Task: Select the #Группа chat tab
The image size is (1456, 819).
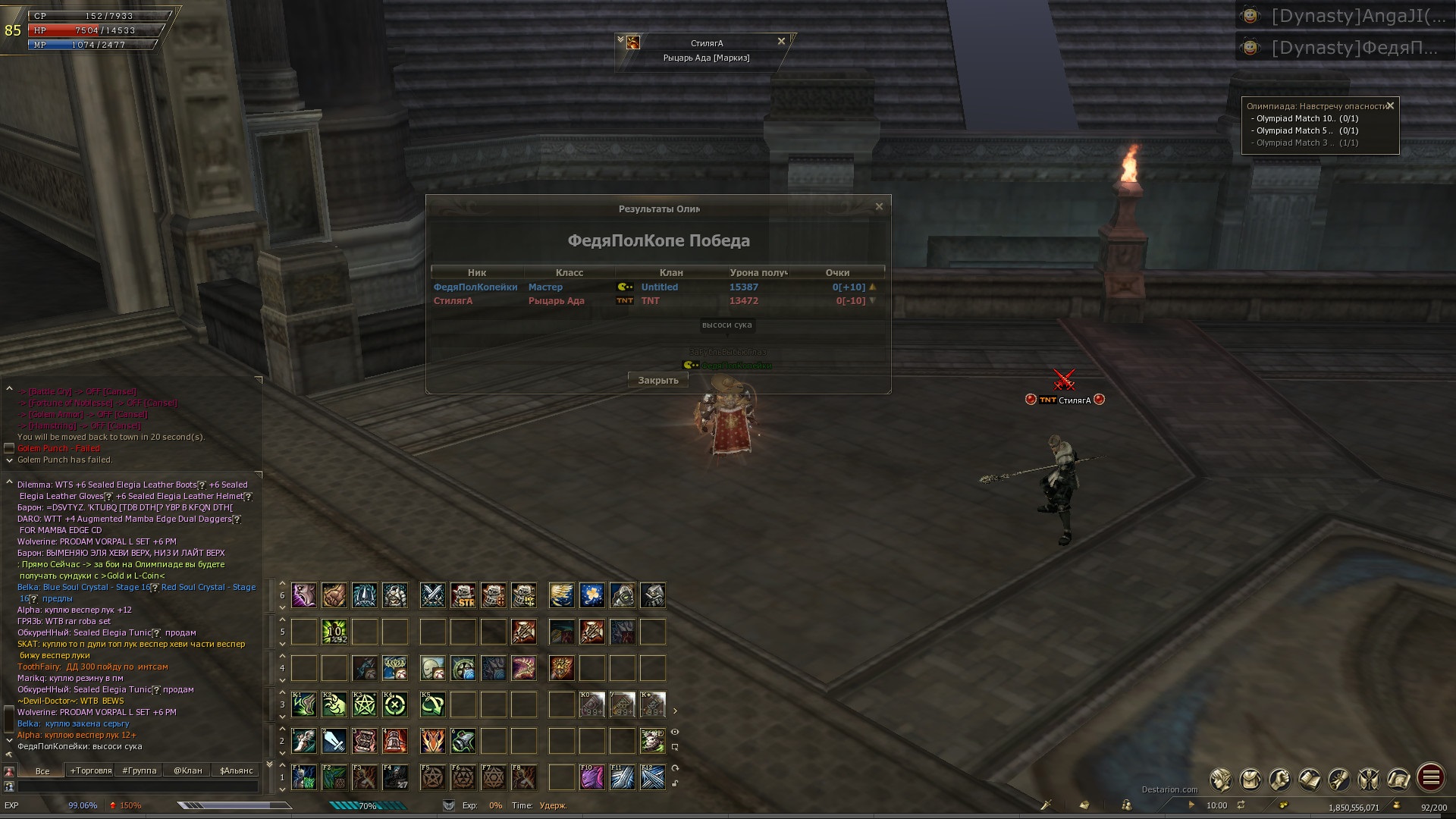Action: [x=139, y=770]
